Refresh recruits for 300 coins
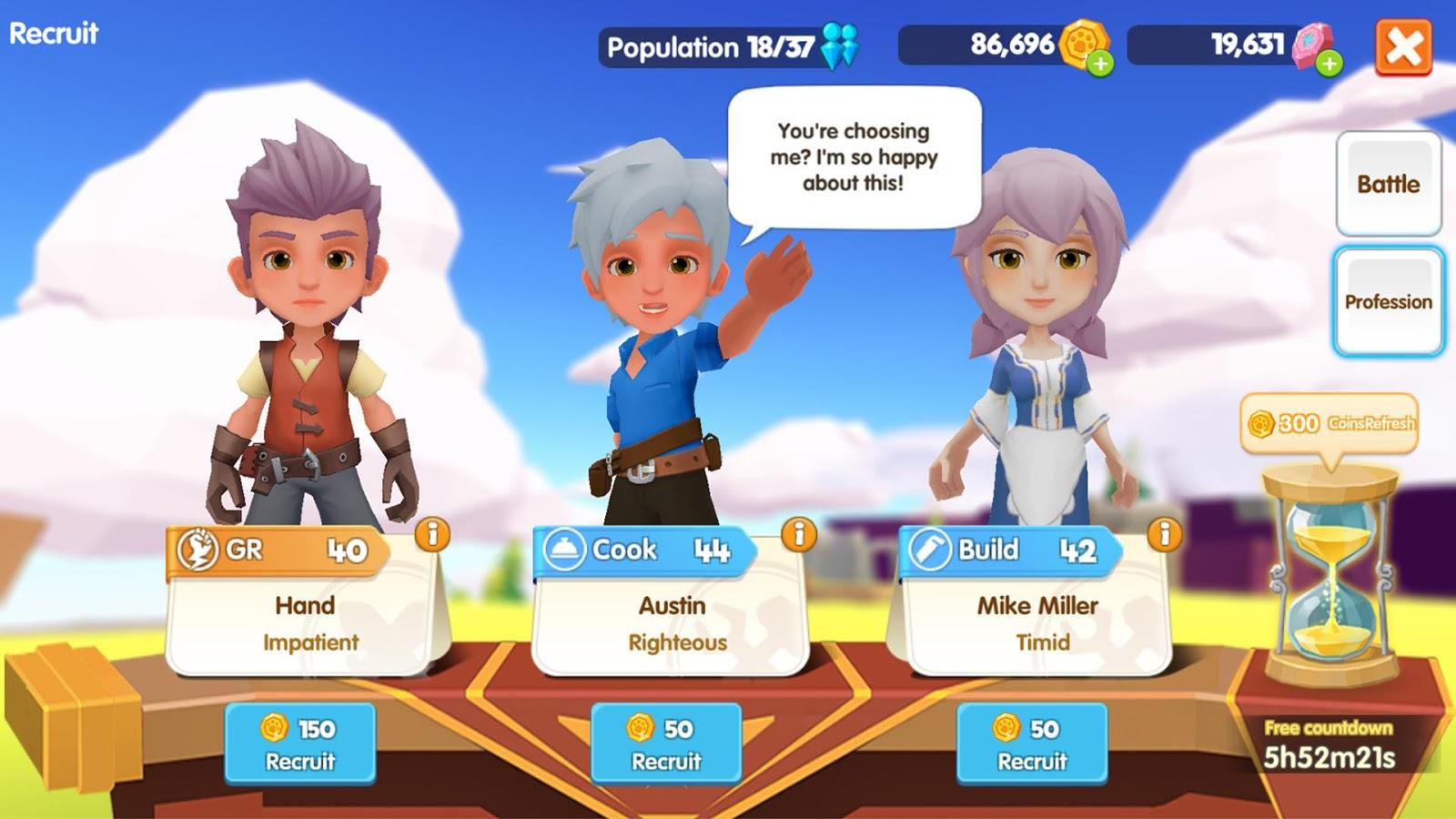The image size is (1456, 819). click(x=1330, y=423)
